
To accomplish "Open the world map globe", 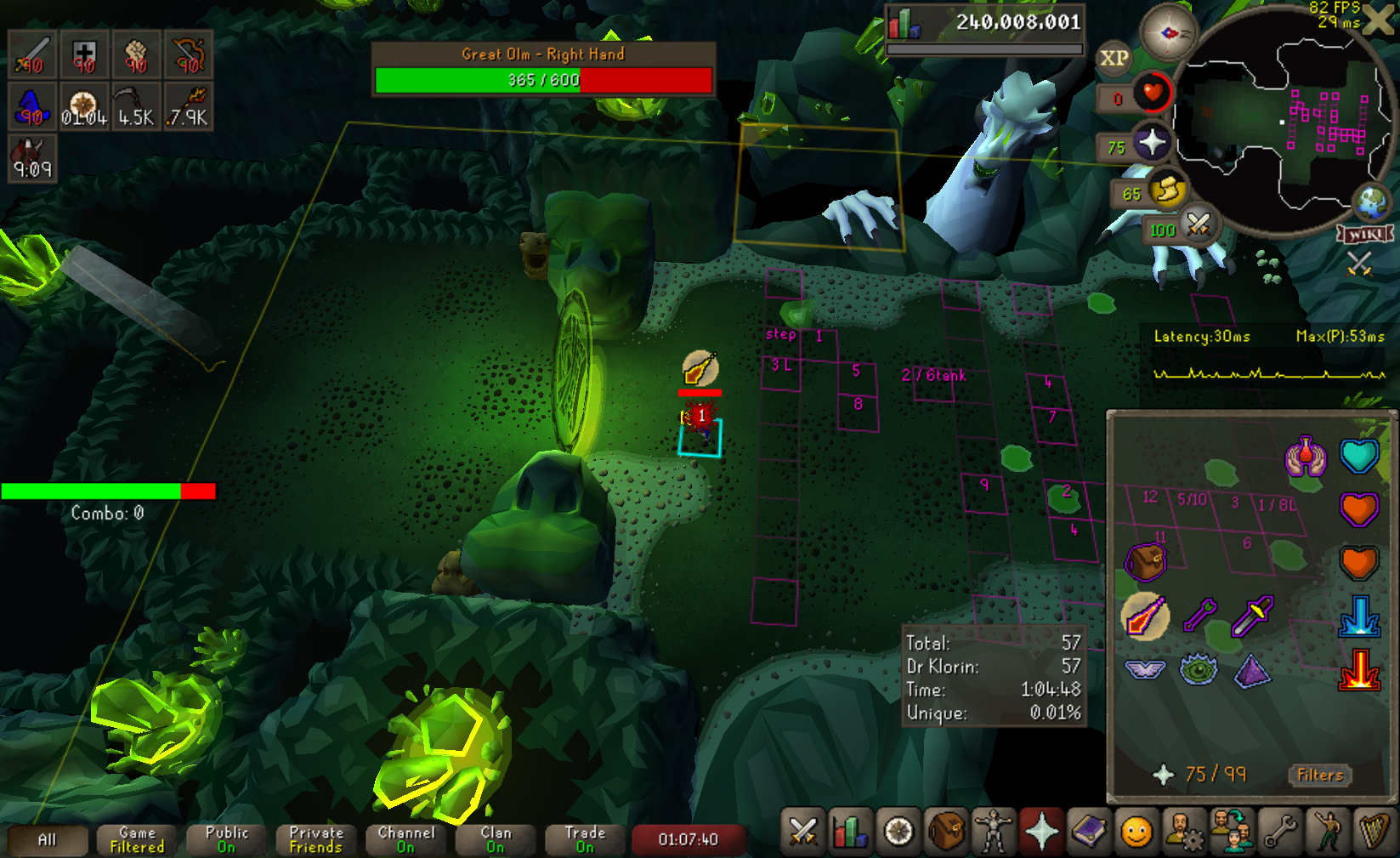I will (x=1372, y=202).
